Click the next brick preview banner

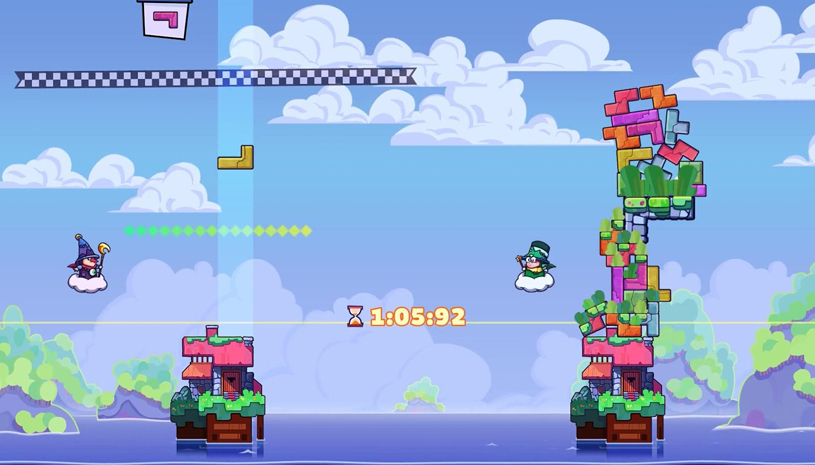pos(166,17)
